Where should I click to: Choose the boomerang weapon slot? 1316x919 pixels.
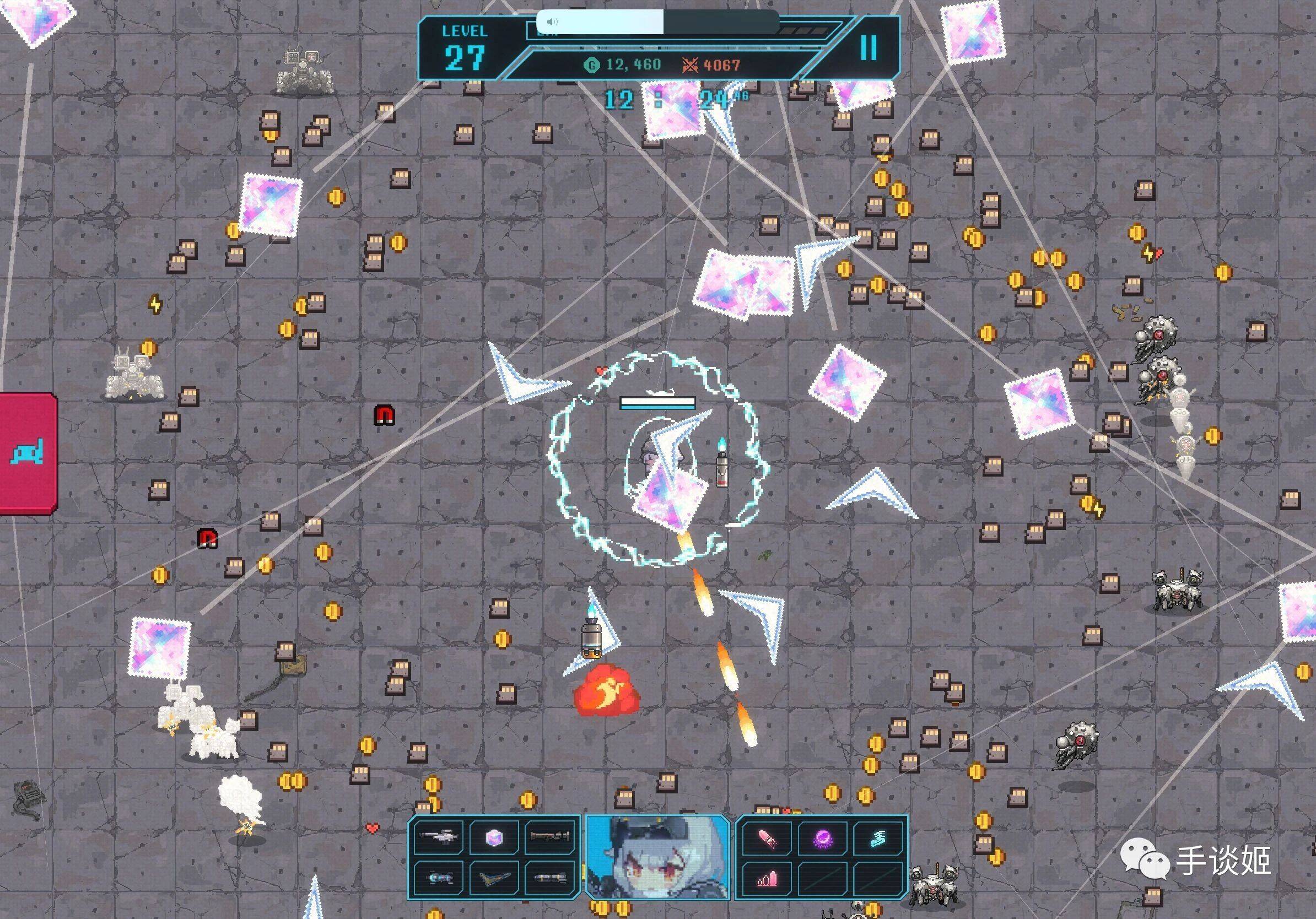point(494,877)
